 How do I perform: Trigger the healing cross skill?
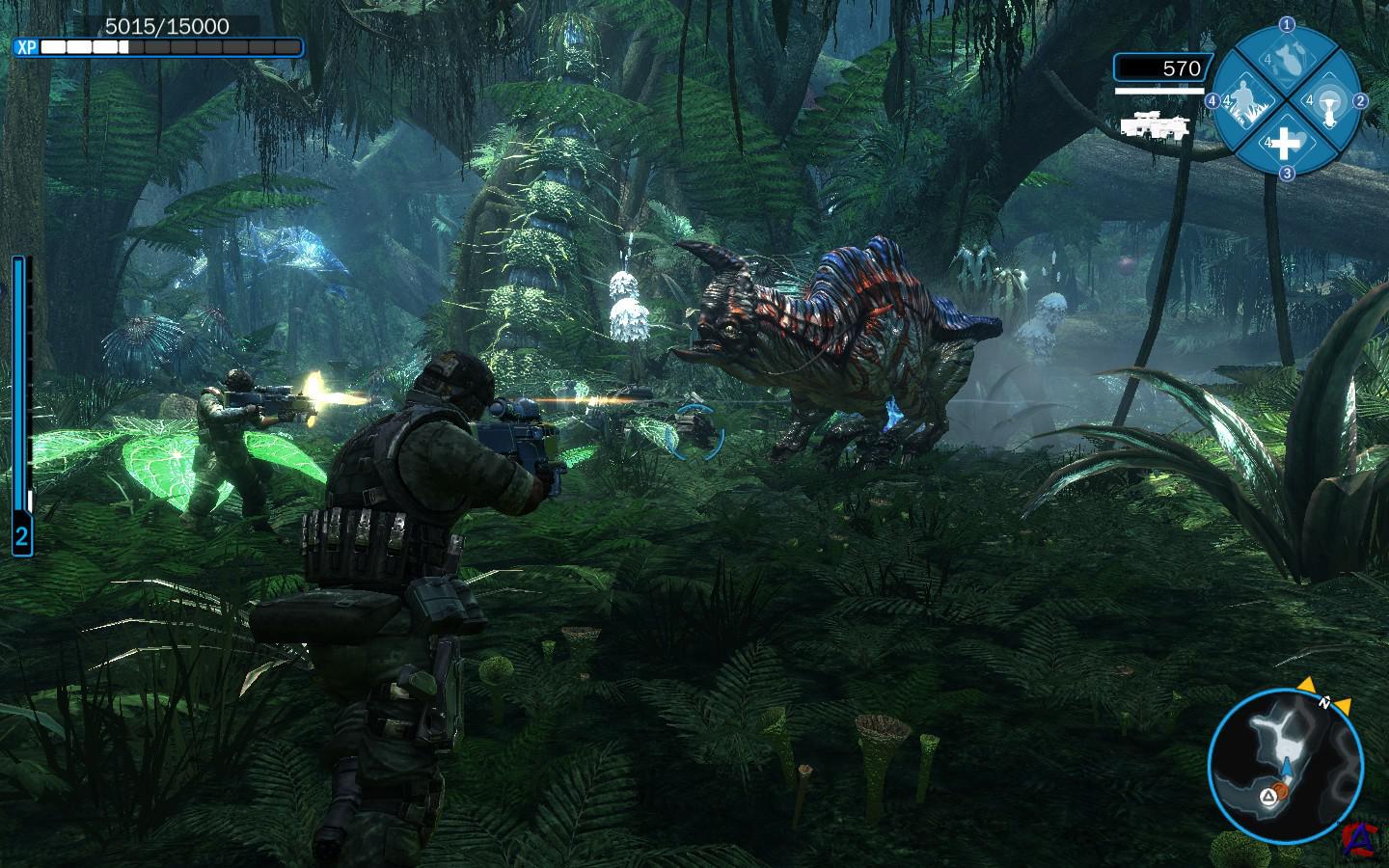click(1286, 144)
